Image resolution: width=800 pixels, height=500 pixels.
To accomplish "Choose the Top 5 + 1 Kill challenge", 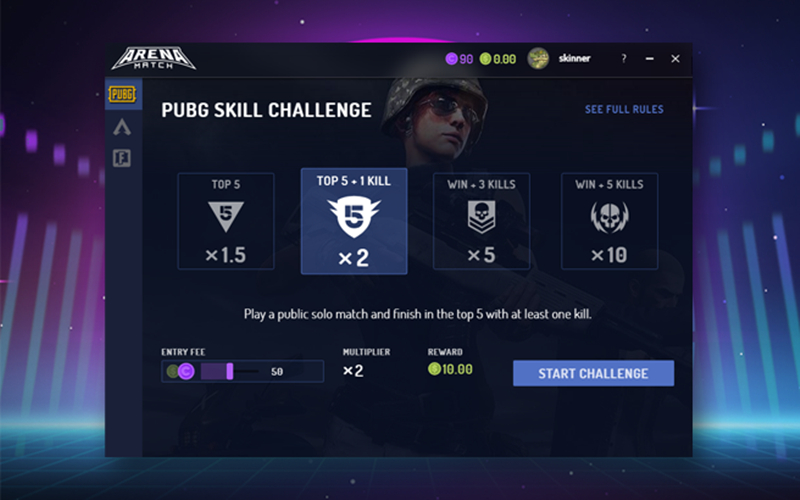I will click(353, 221).
